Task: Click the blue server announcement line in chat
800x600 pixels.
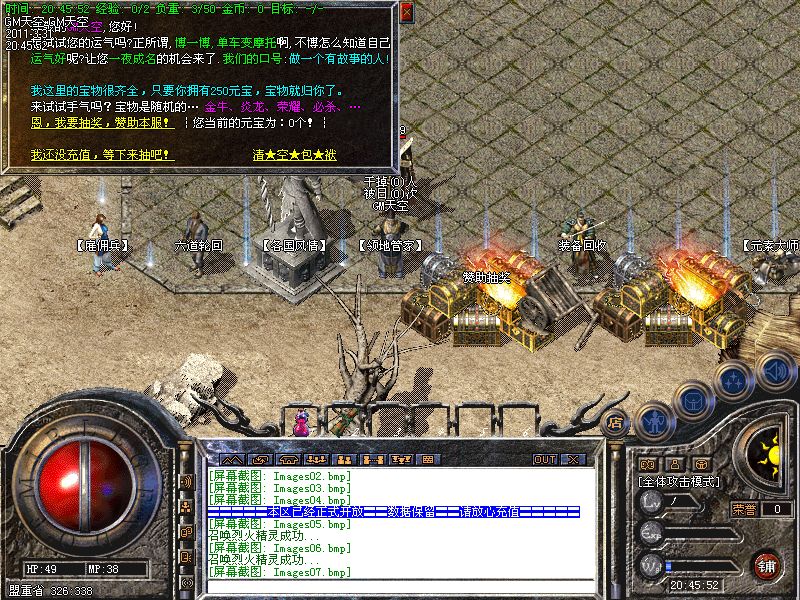Action: coord(393,512)
